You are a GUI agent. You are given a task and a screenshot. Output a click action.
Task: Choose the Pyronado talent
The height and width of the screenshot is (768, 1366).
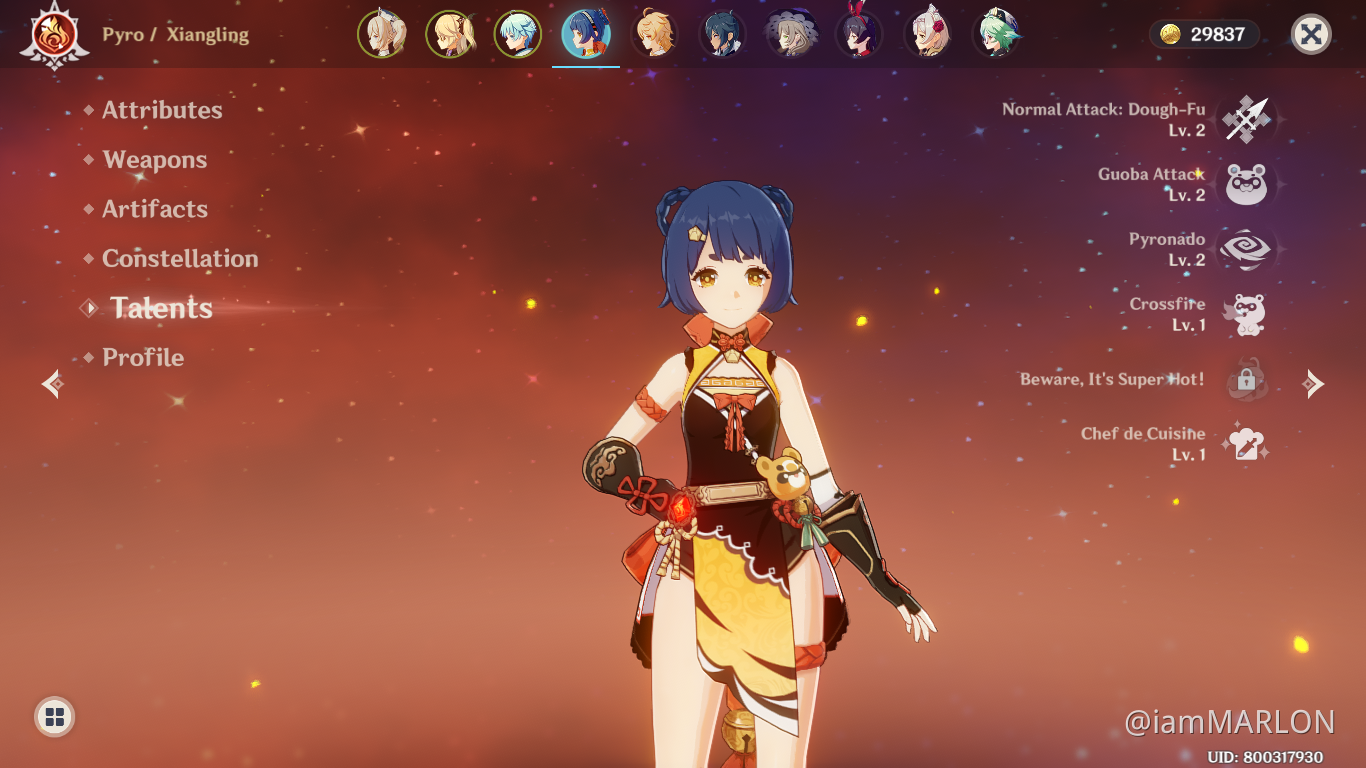pos(1246,250)
